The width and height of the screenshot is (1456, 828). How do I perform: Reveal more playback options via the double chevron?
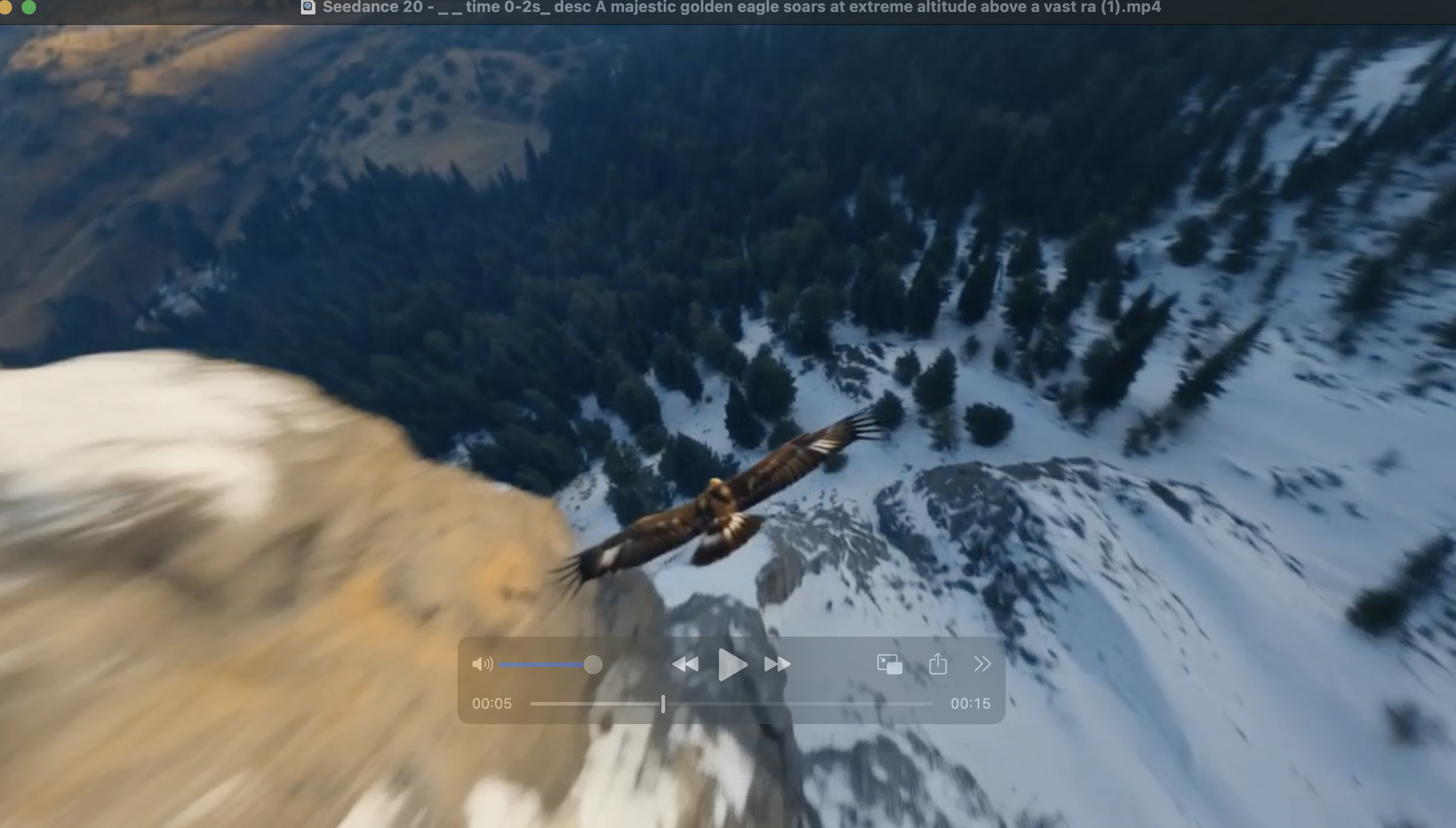982,664
